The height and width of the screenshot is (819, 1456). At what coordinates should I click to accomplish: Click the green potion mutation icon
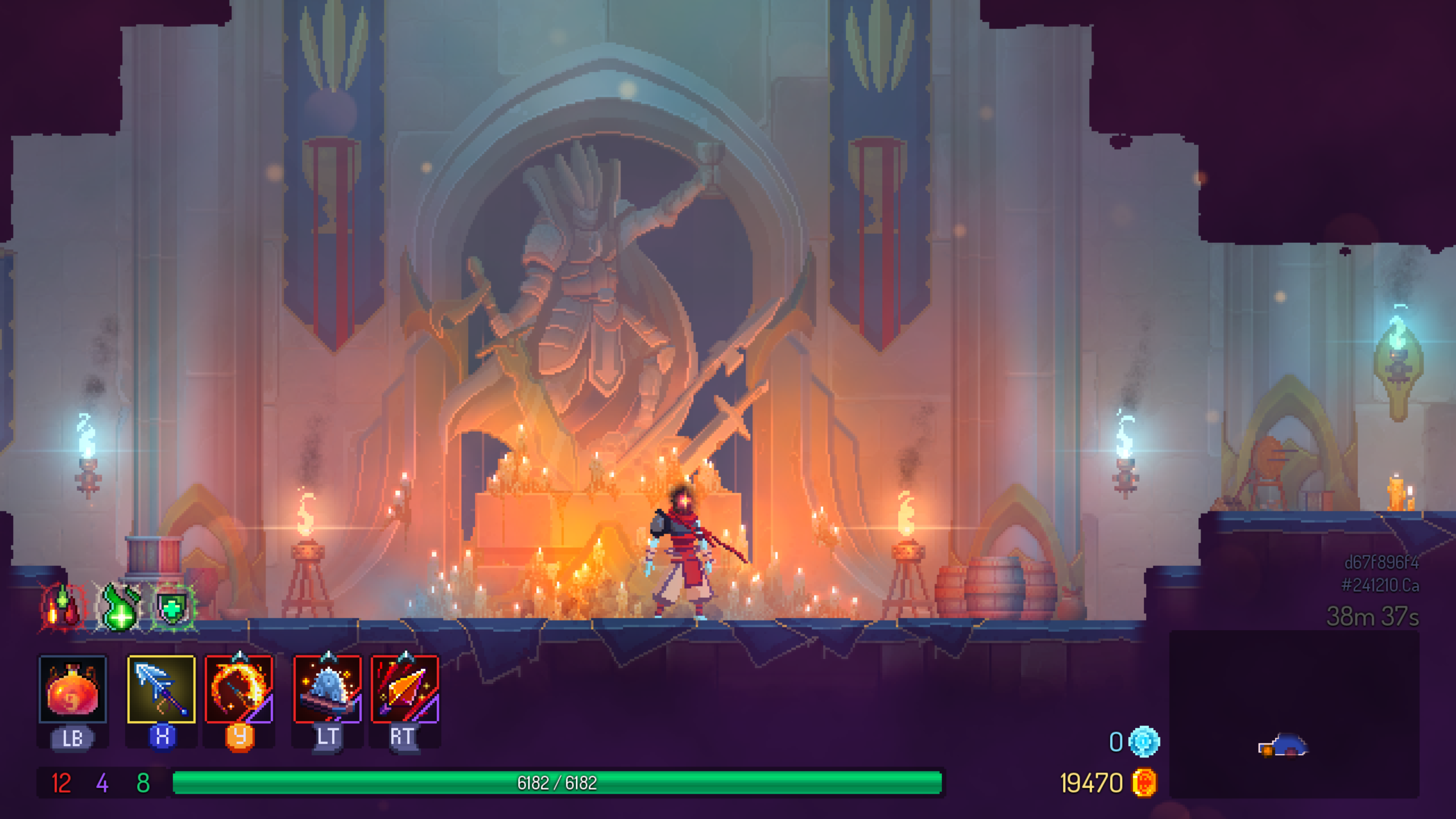tap(121, 607)
